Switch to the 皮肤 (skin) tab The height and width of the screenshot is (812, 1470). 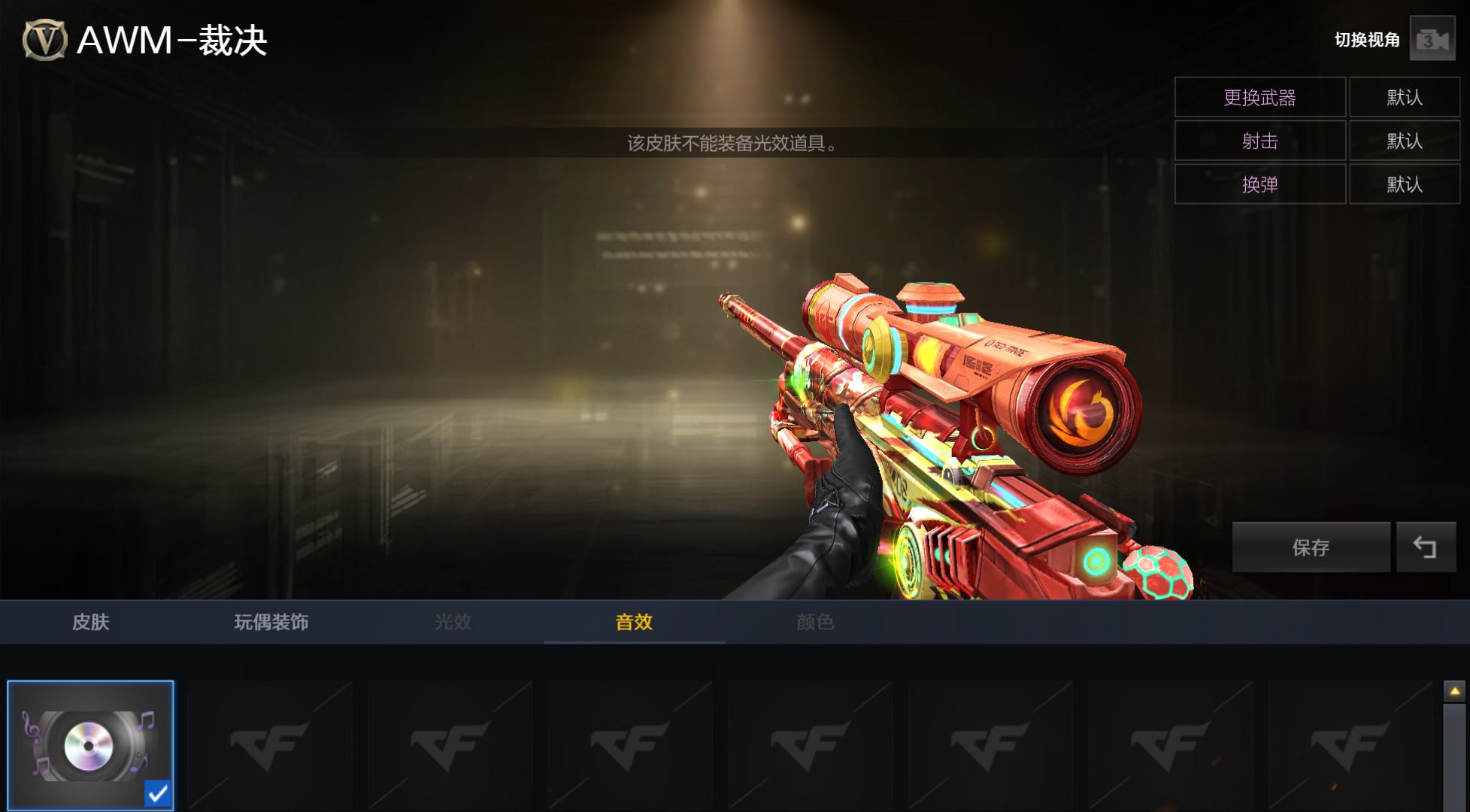tap(91, 622)
